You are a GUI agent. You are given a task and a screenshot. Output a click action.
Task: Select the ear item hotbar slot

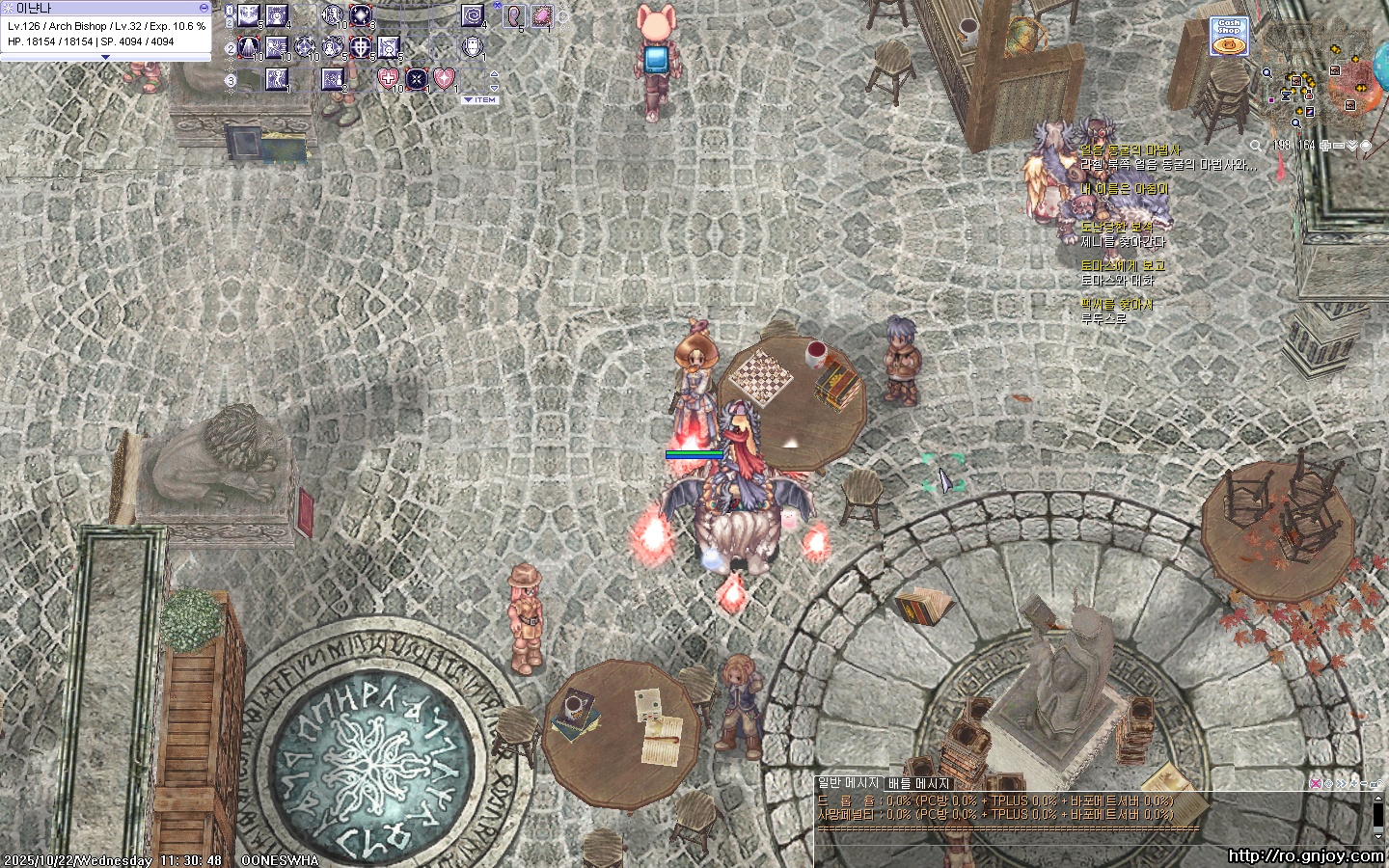(x=514, y=16)
